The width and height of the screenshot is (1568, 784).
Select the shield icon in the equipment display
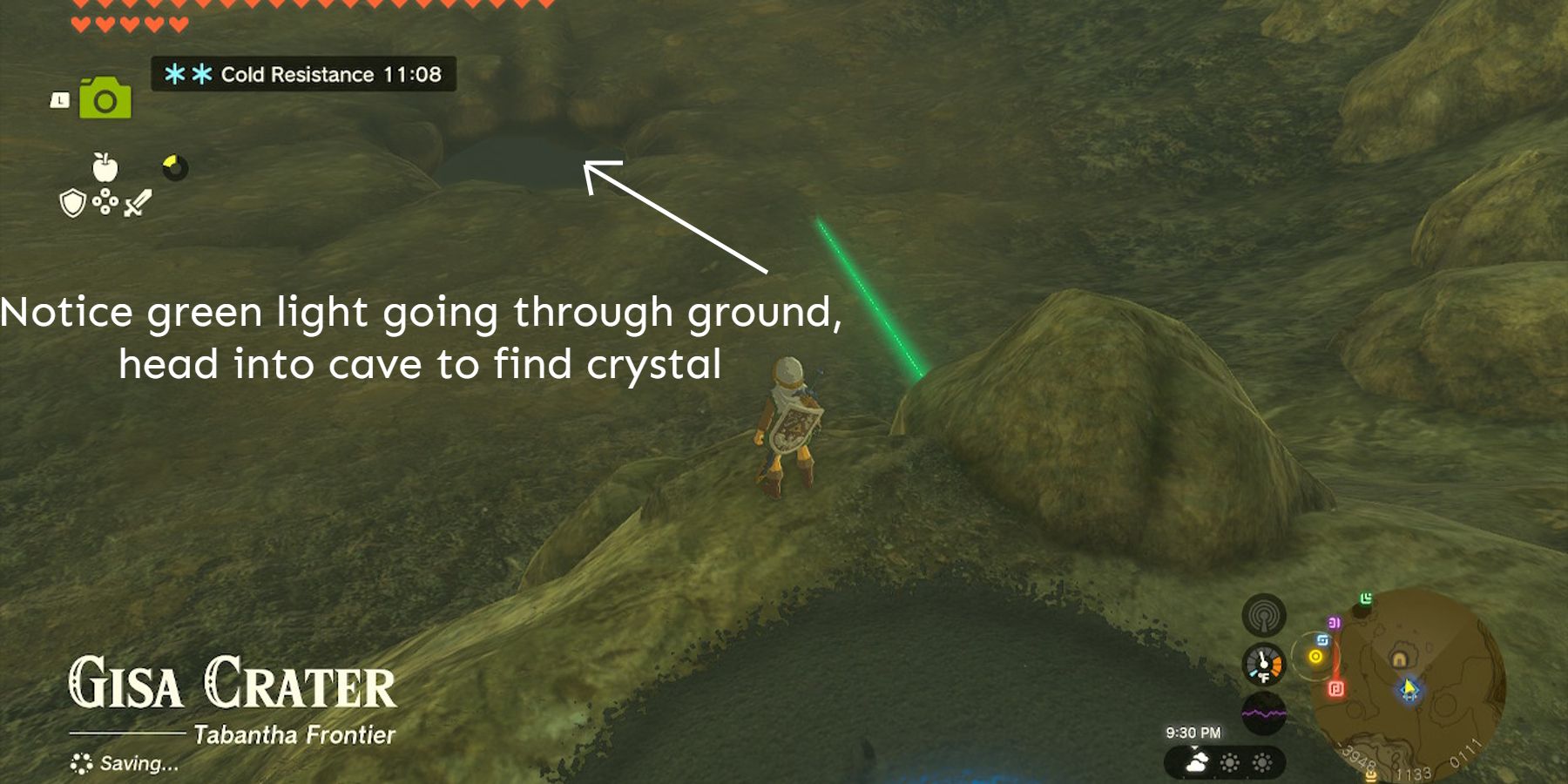tap(72, 203)
